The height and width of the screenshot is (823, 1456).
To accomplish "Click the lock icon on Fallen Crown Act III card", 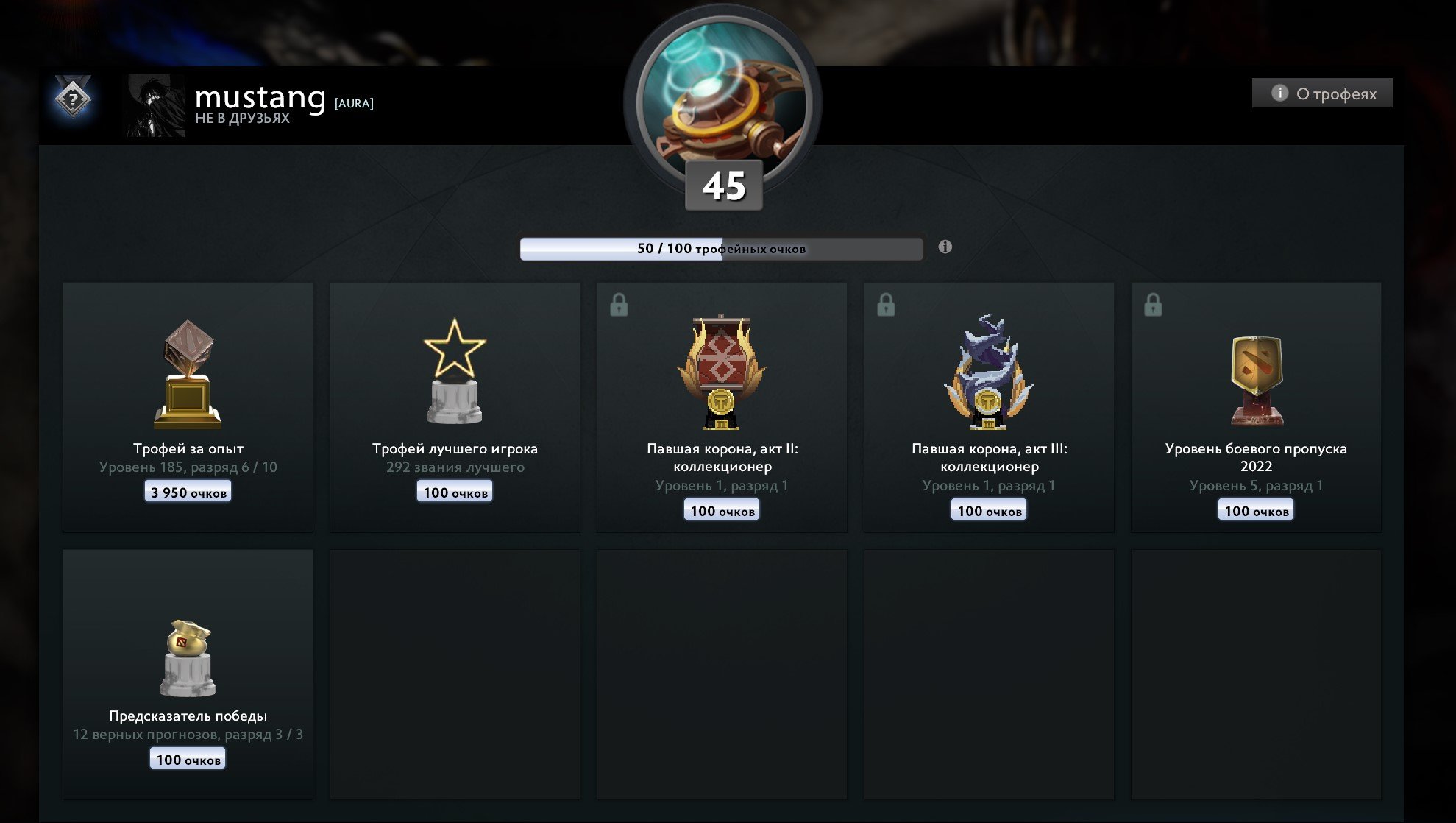I will (887, 304).
